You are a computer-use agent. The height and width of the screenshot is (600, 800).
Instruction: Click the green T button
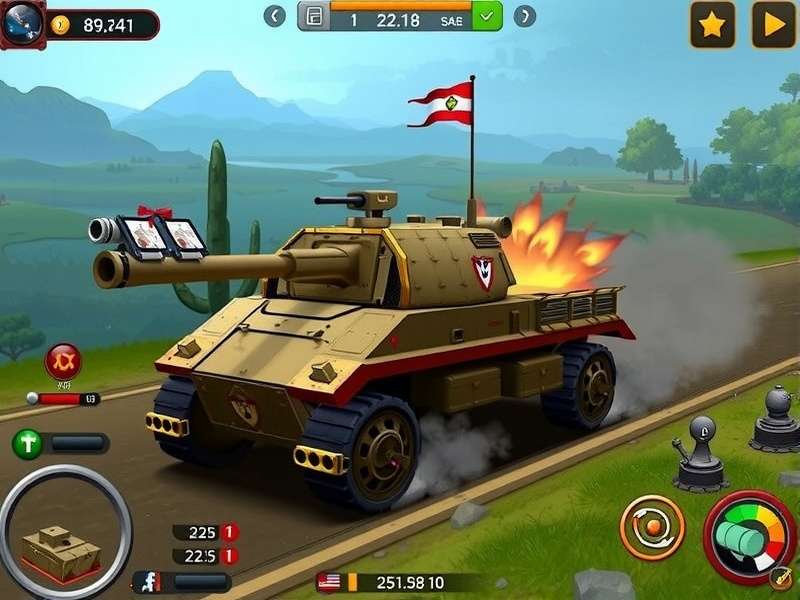point(28,443)
